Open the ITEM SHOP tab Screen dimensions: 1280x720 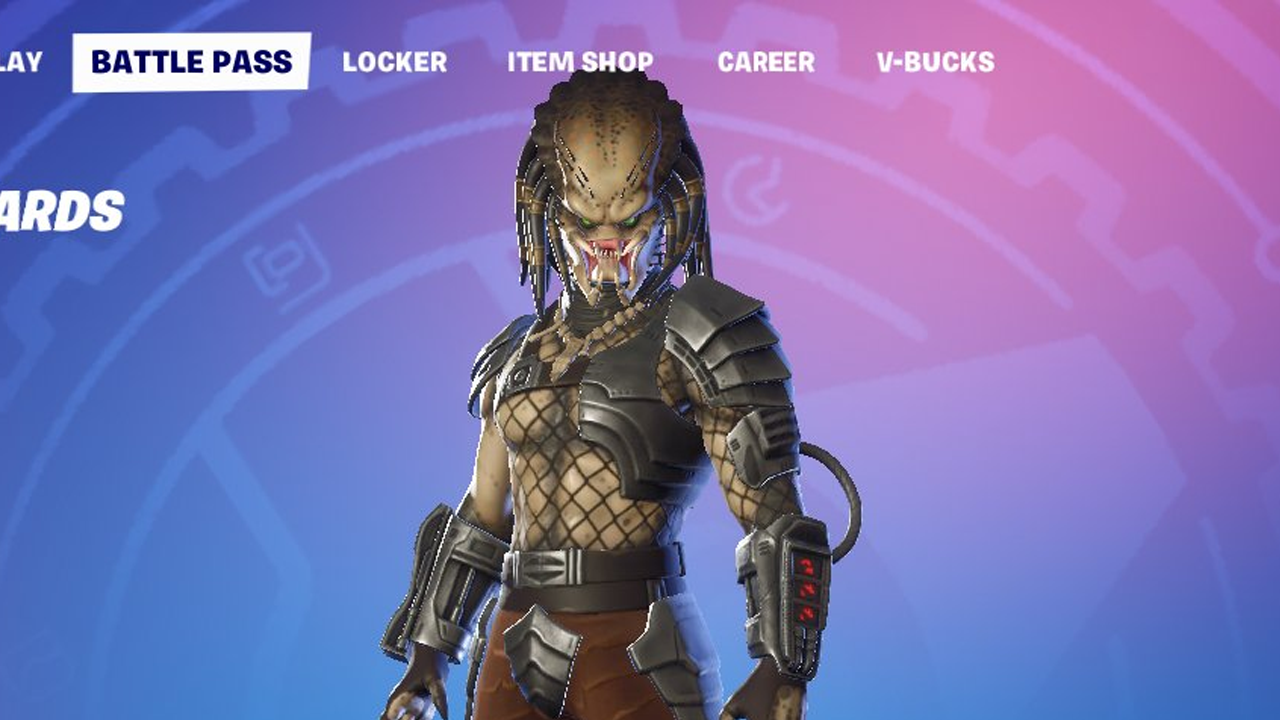coord(578,62)
